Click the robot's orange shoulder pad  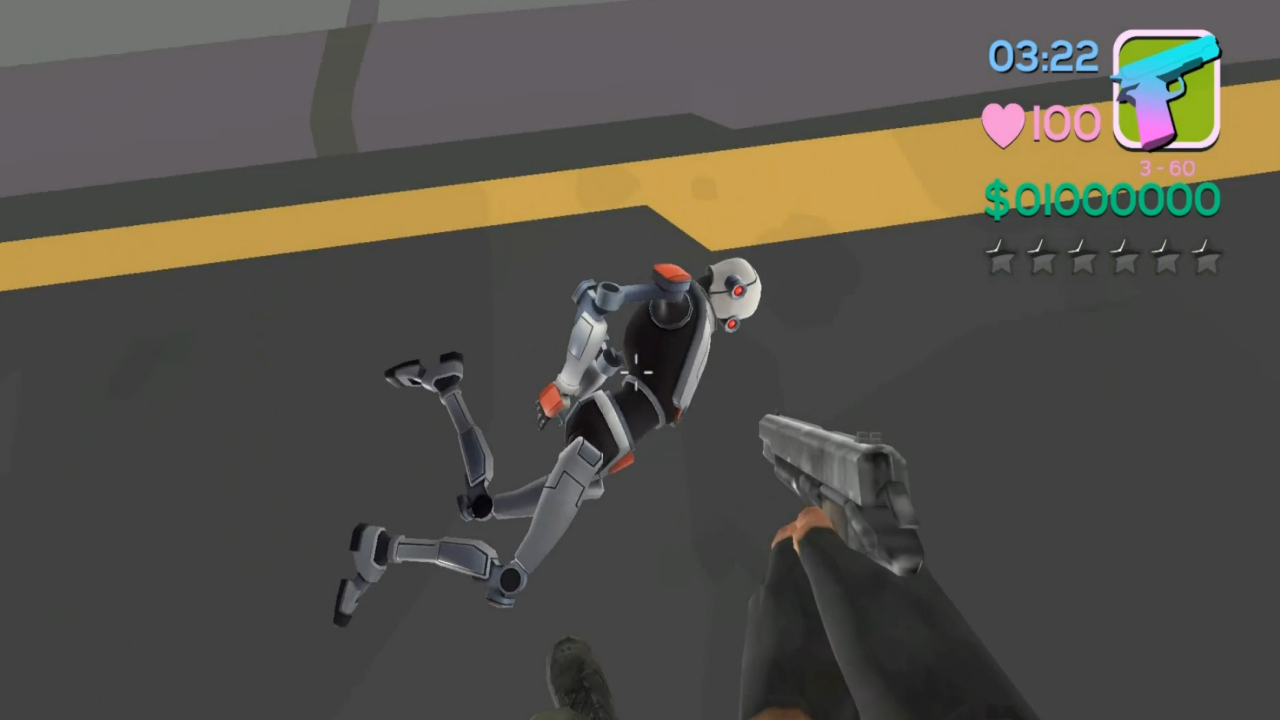pyautogui.click(x=668, y=272)
